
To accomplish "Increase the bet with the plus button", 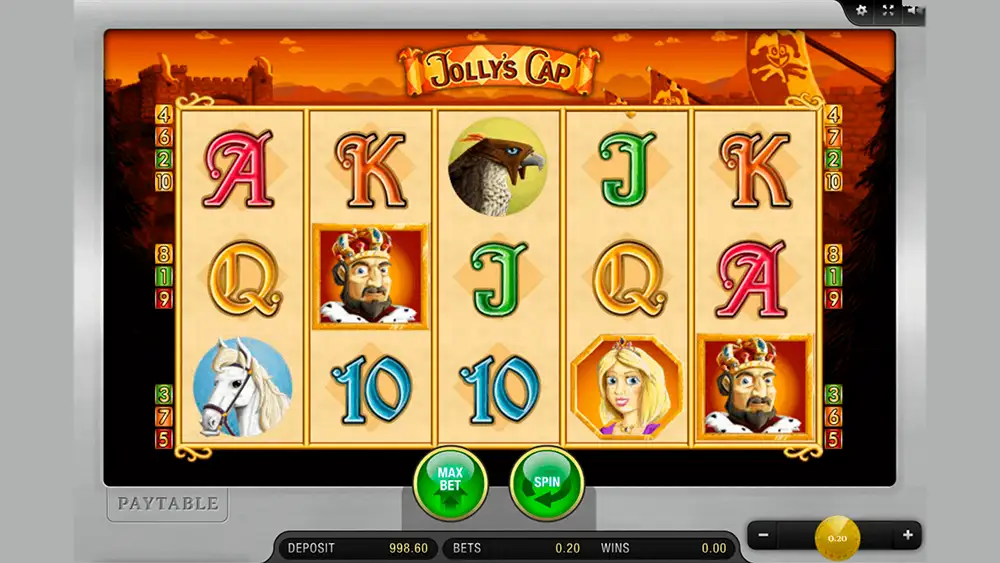I will [908, 535].
